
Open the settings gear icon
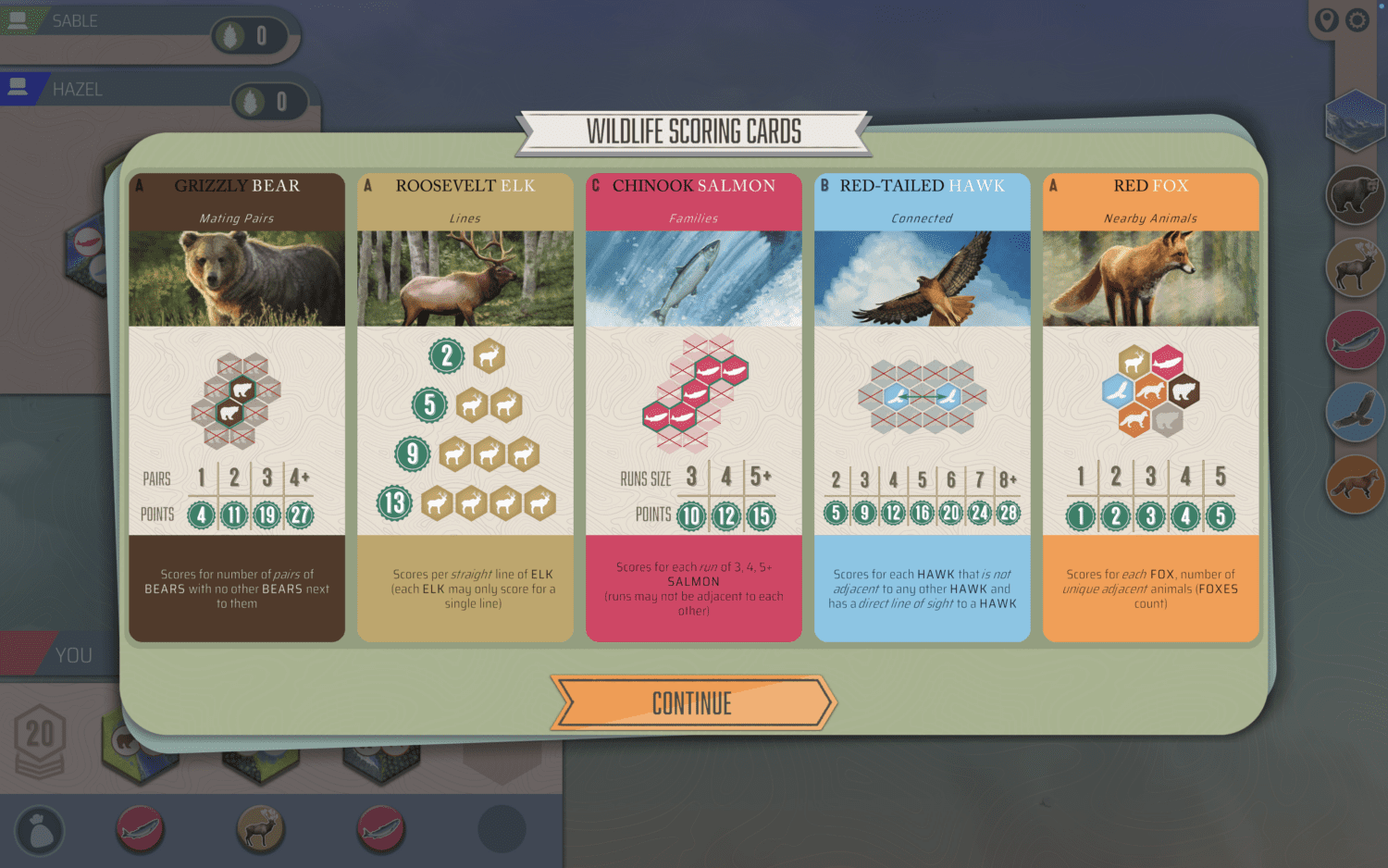[x=1357, y=19]
